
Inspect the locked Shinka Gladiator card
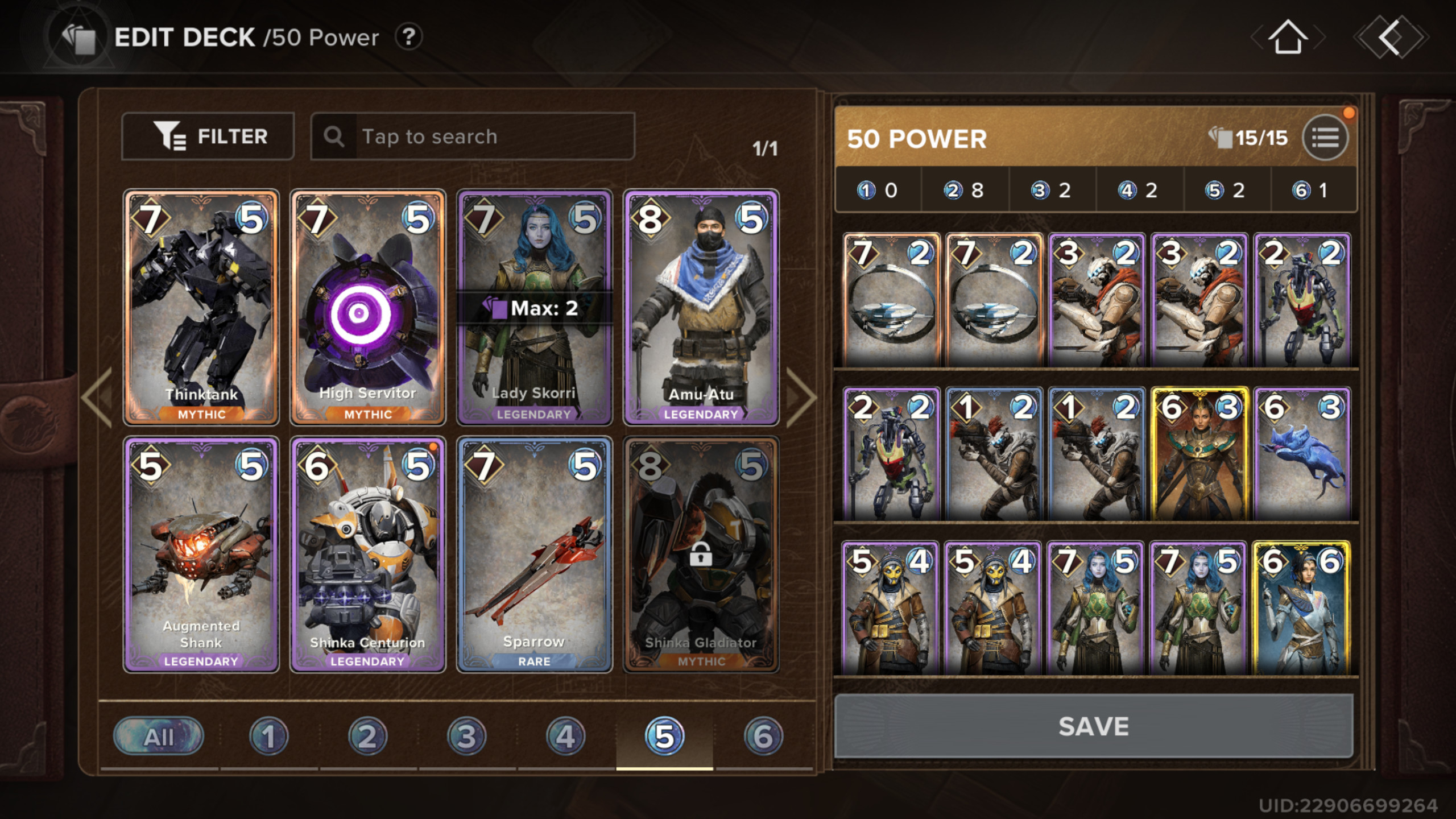pos(701,555)
